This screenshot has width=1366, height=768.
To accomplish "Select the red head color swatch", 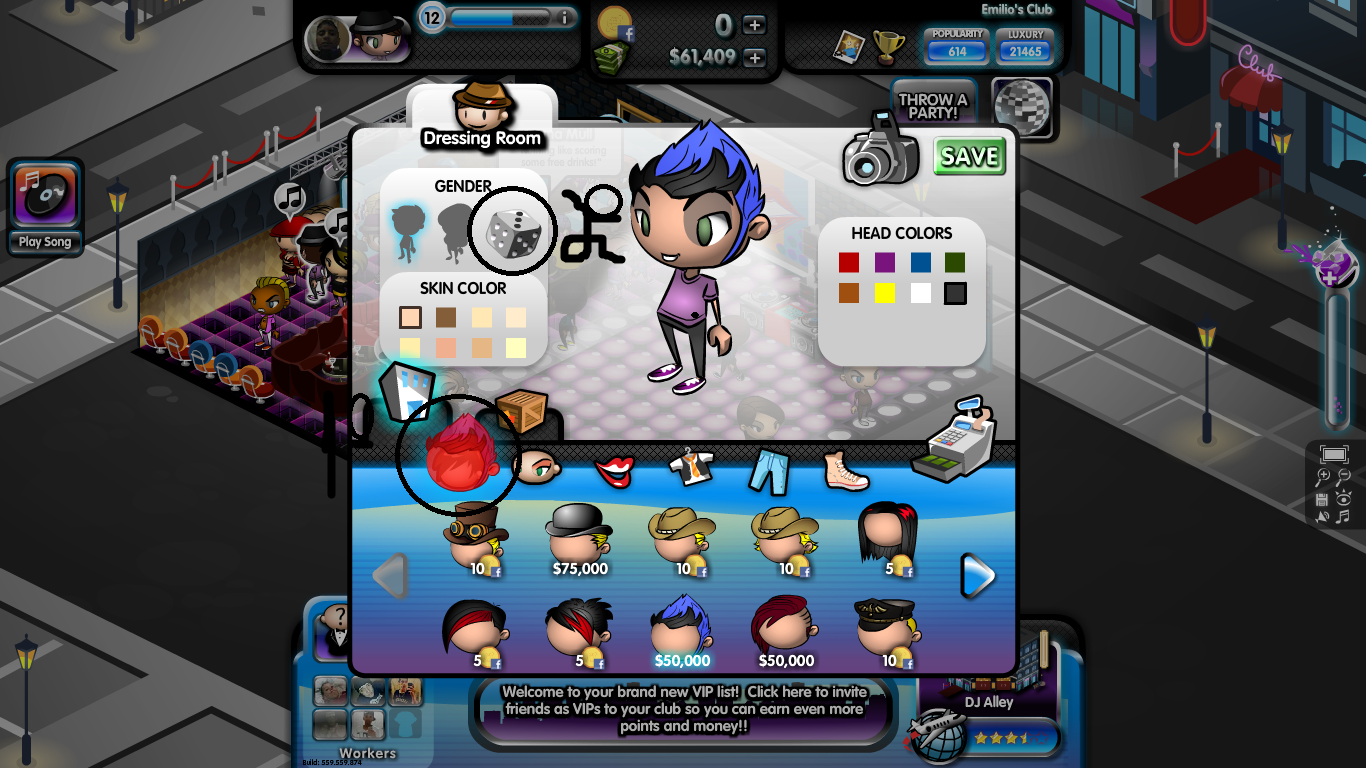I will [x=849, y=261].
